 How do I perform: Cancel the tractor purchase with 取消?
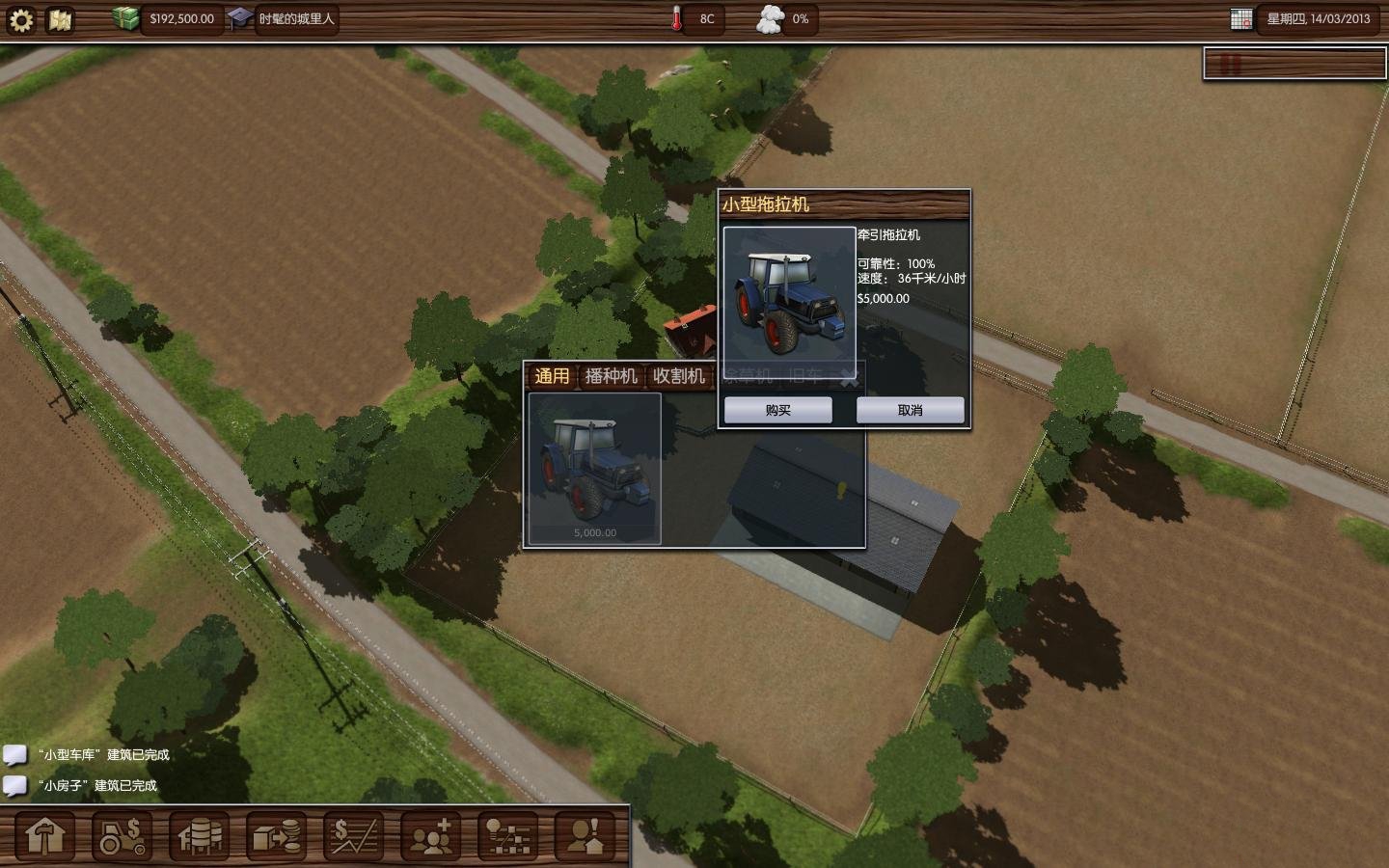pyautogui.click(x=910, y=410)
